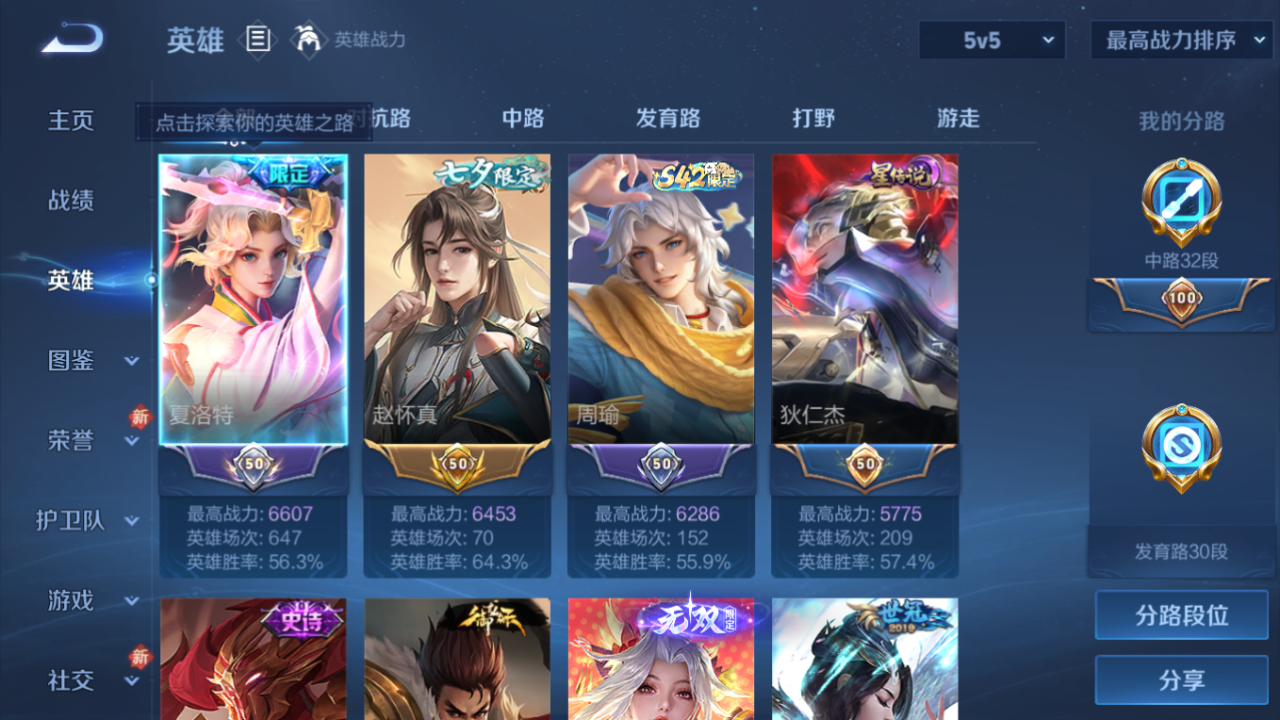Select the 英雄战力 helmet icon

(x=308, y=40)
